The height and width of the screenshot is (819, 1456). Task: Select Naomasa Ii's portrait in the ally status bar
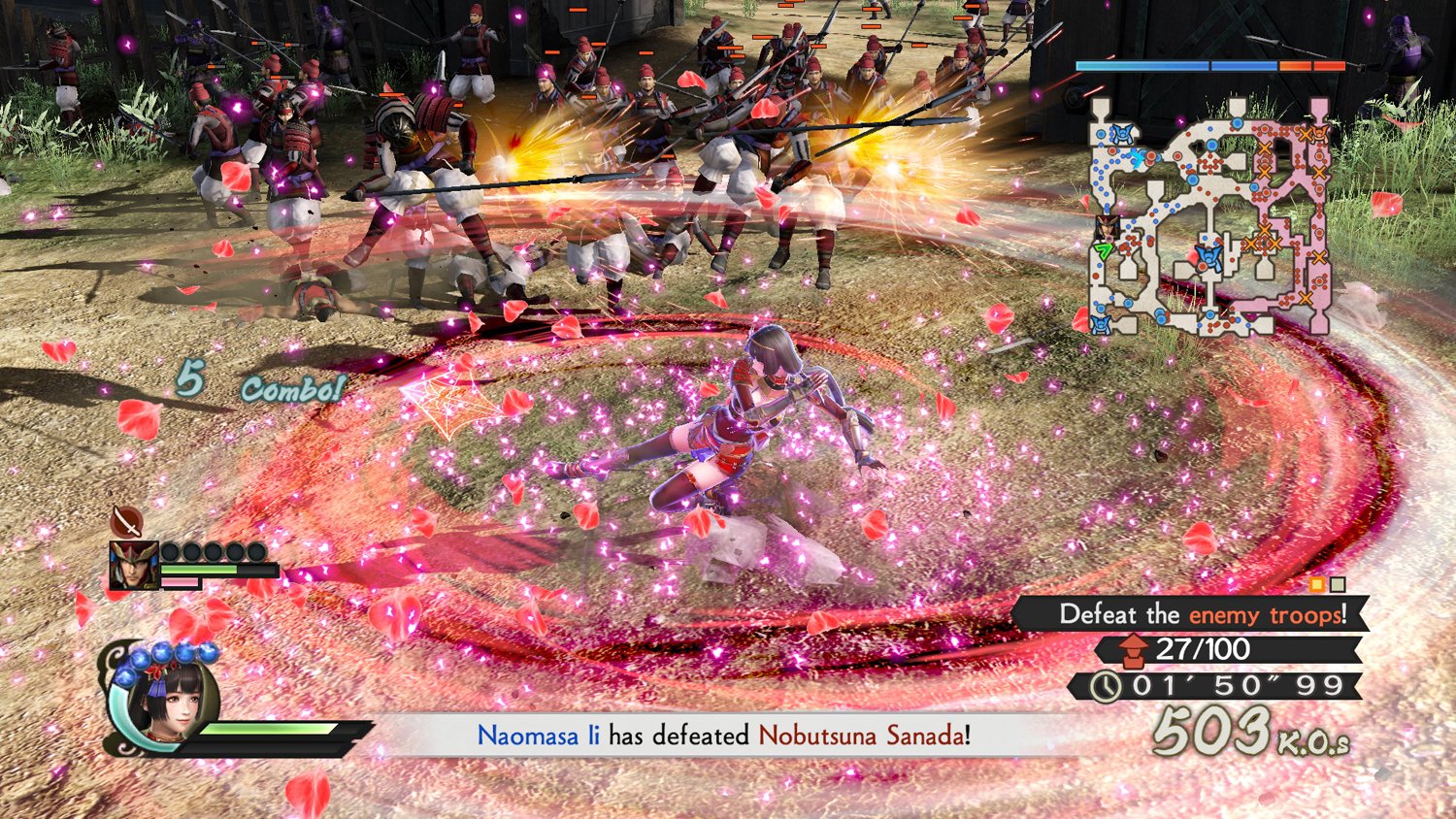134,565
